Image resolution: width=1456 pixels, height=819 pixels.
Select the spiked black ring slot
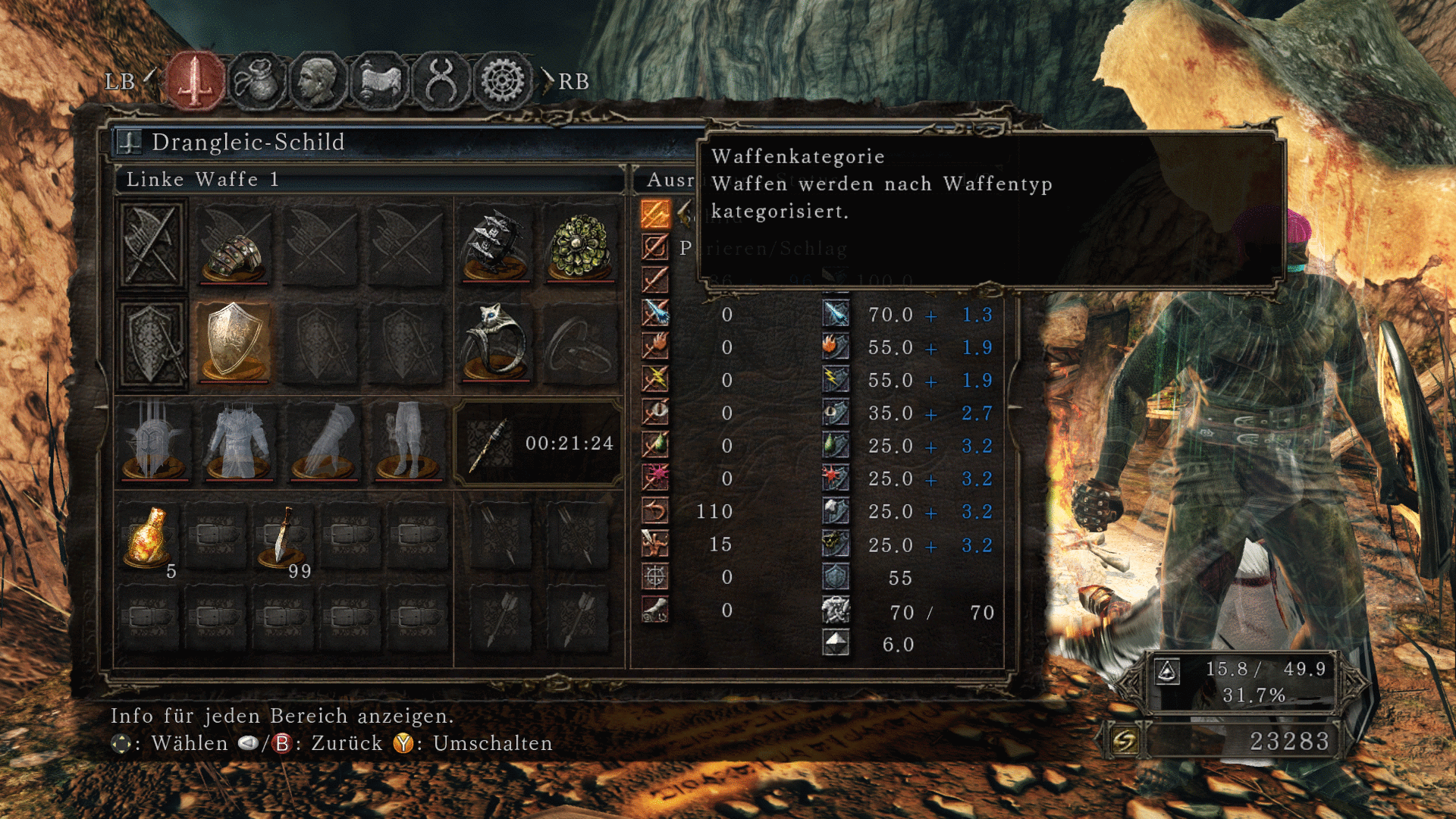(x=496, y=246)
